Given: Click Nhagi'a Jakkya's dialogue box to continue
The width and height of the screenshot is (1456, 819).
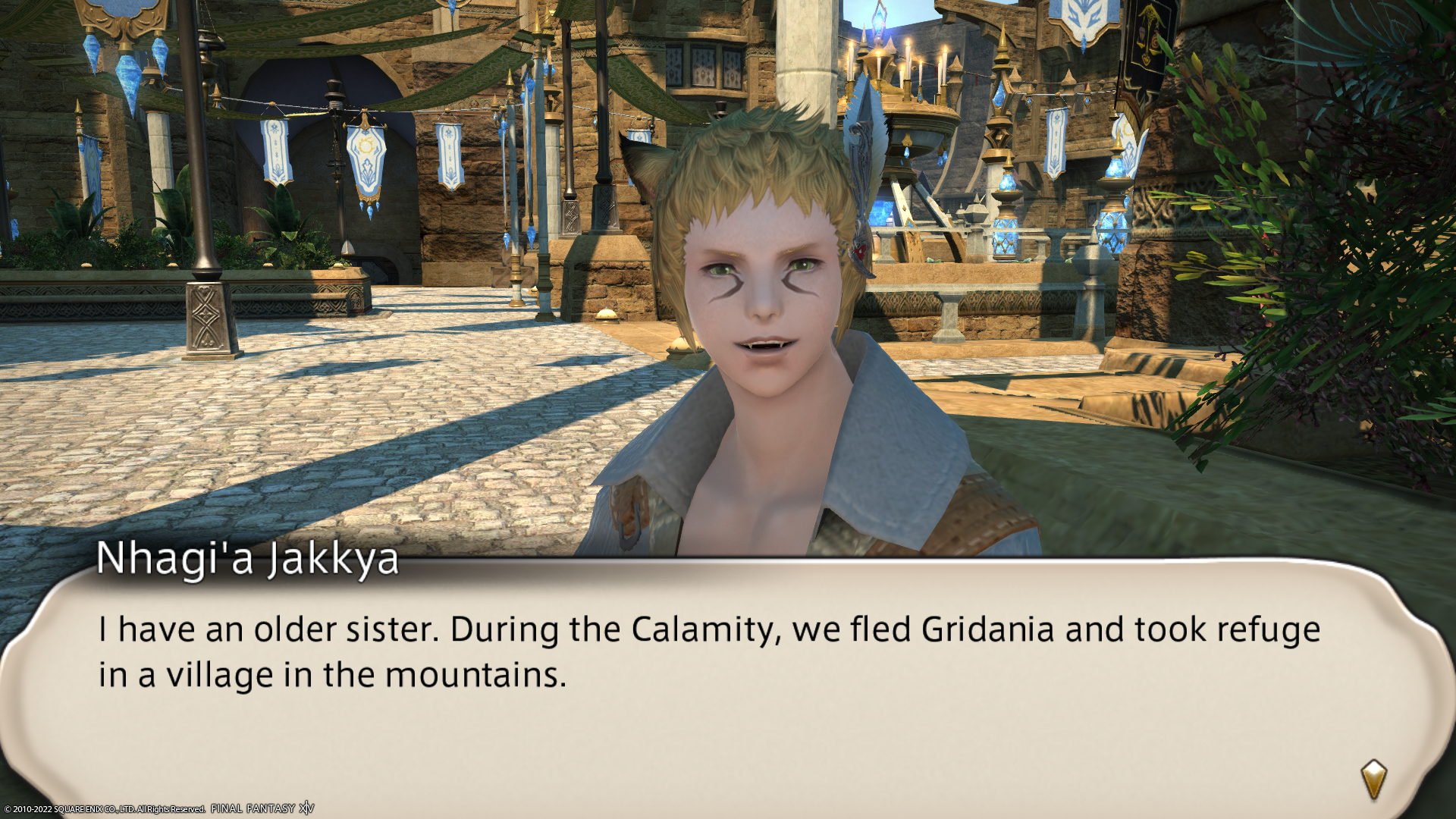Looking at the screenshot, I should 713,682.
